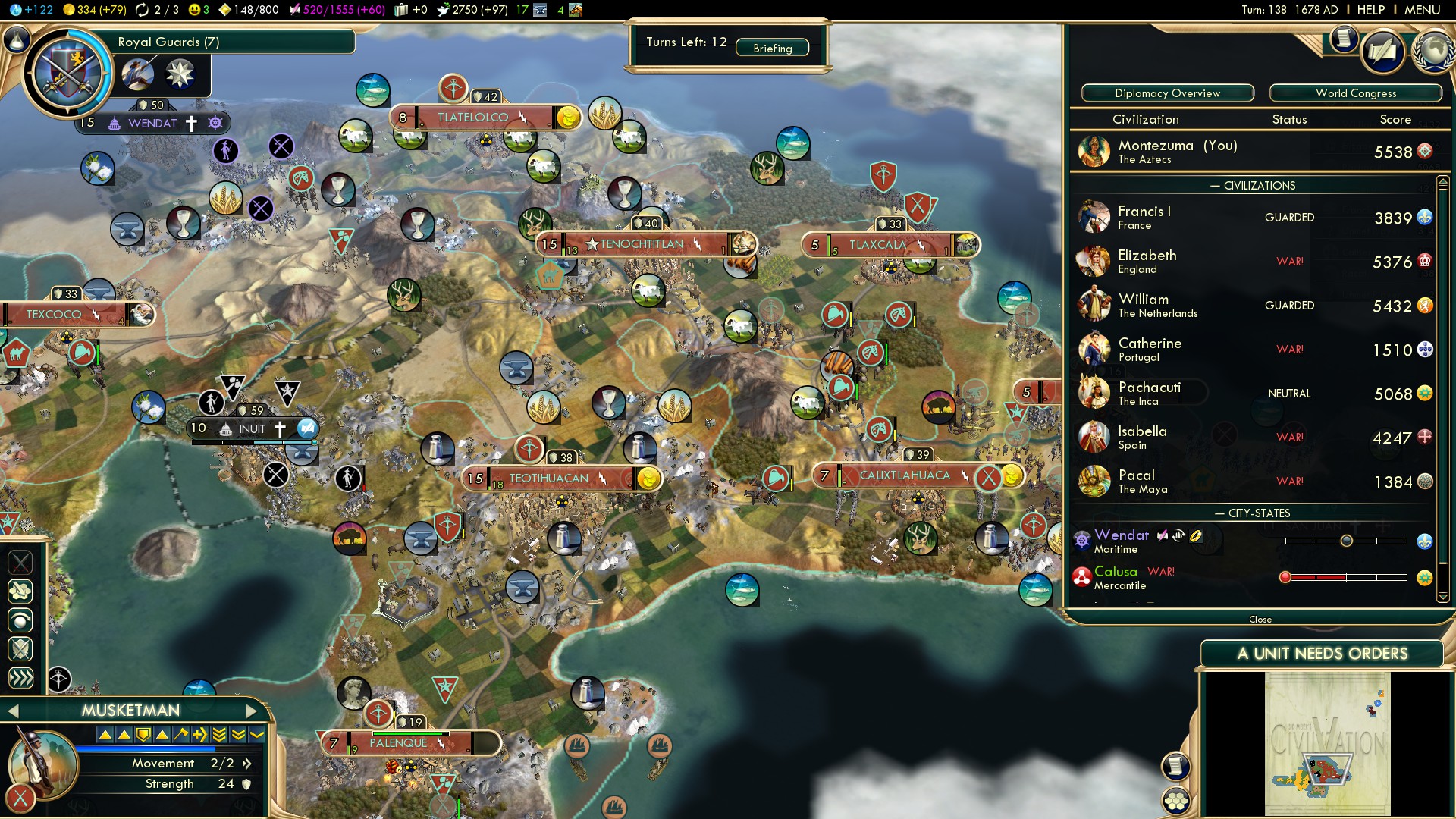The image size is (1456, 819).
Task: Select Isabella of Spain
Action: 1142,438
